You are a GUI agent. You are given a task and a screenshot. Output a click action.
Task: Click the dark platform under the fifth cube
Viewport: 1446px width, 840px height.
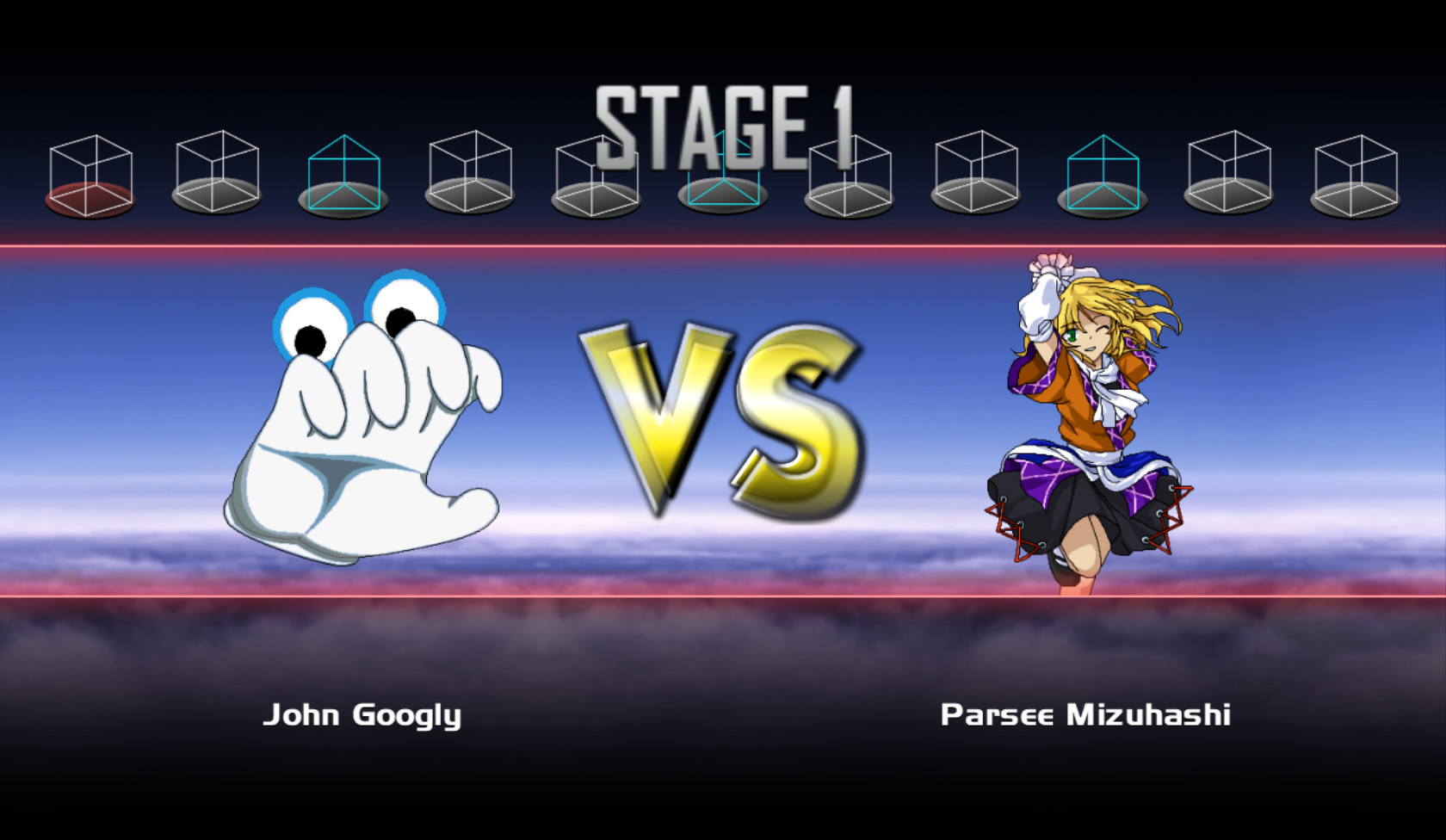594,200
